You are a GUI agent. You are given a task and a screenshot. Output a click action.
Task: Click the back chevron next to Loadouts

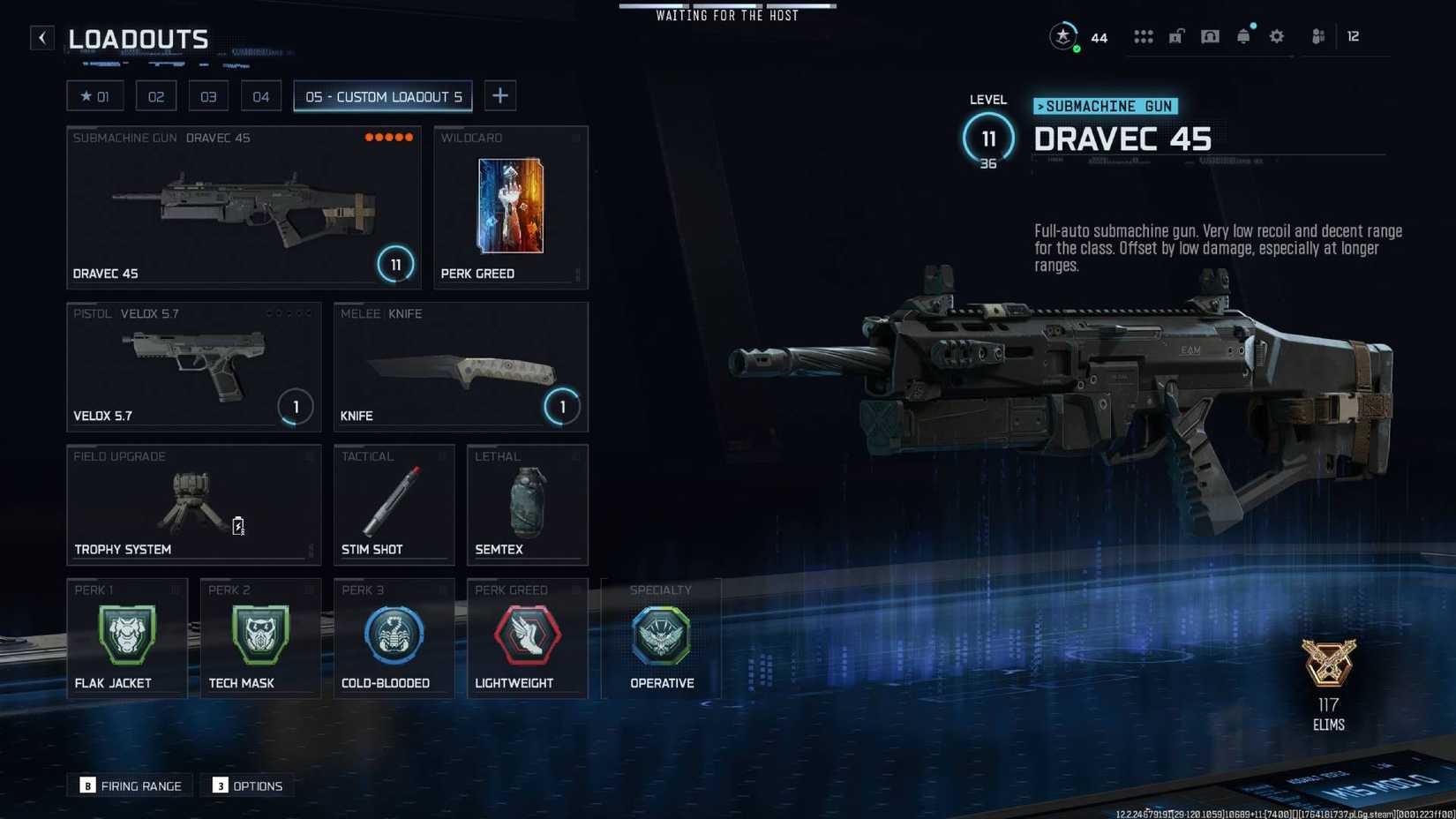[x=41, y=37]
